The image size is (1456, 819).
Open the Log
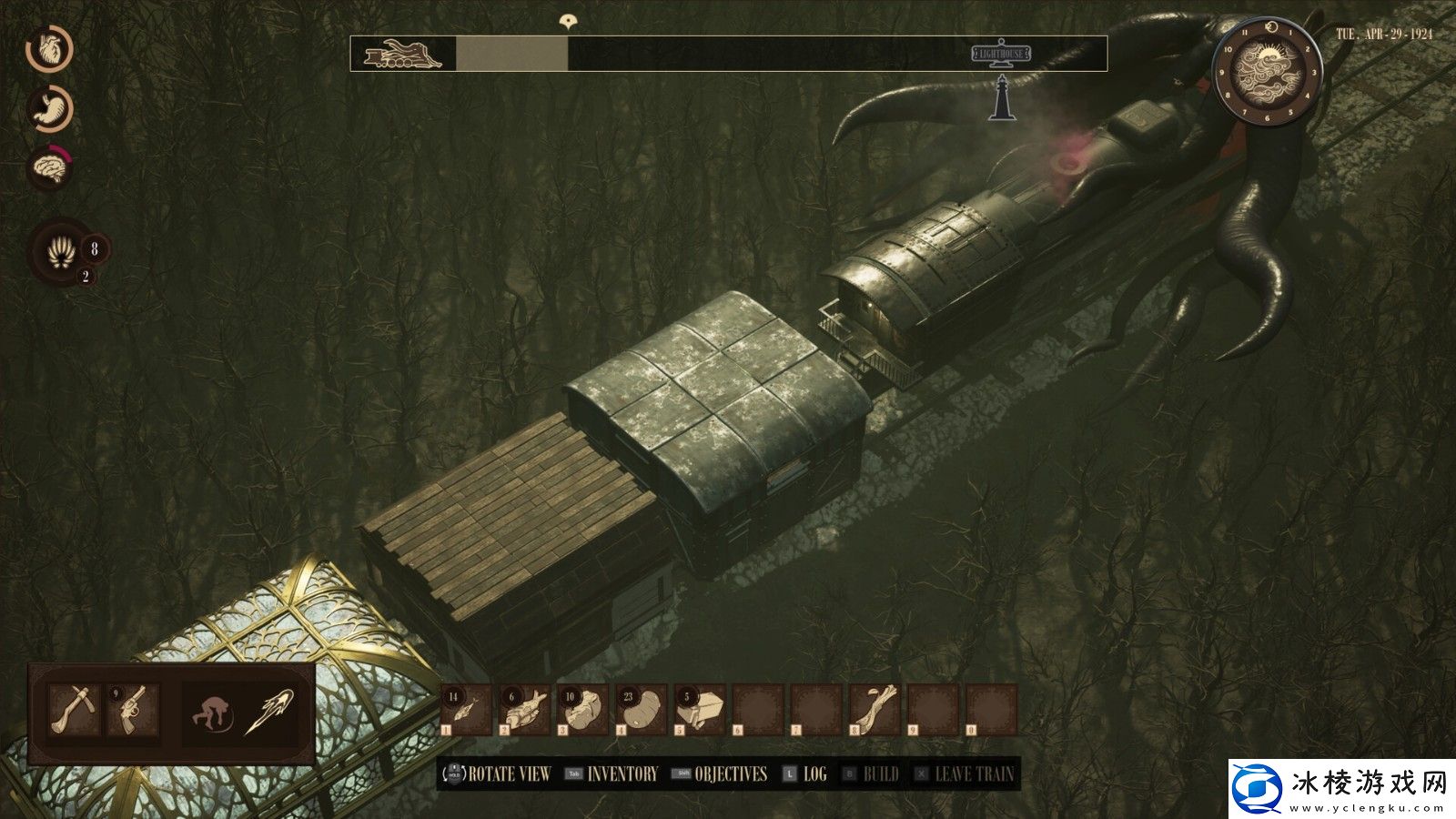tap(814, 774)
